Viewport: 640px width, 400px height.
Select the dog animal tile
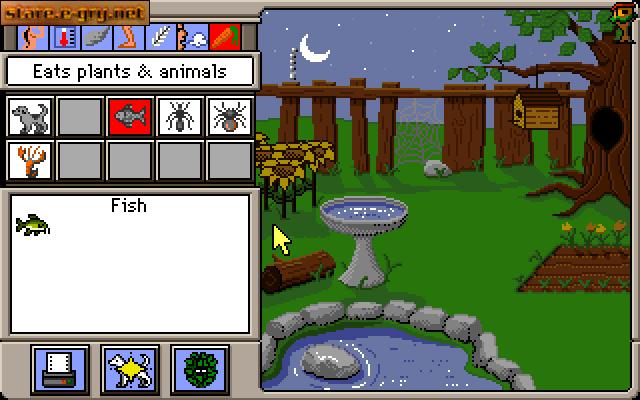[x=30, y=118]
